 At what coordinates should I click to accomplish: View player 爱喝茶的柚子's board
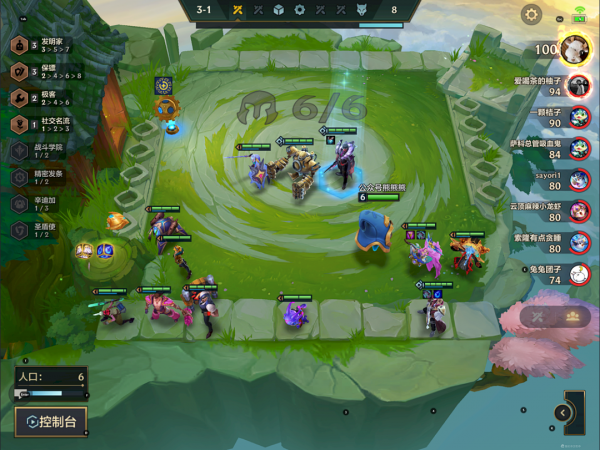click(x=578, y=86)
